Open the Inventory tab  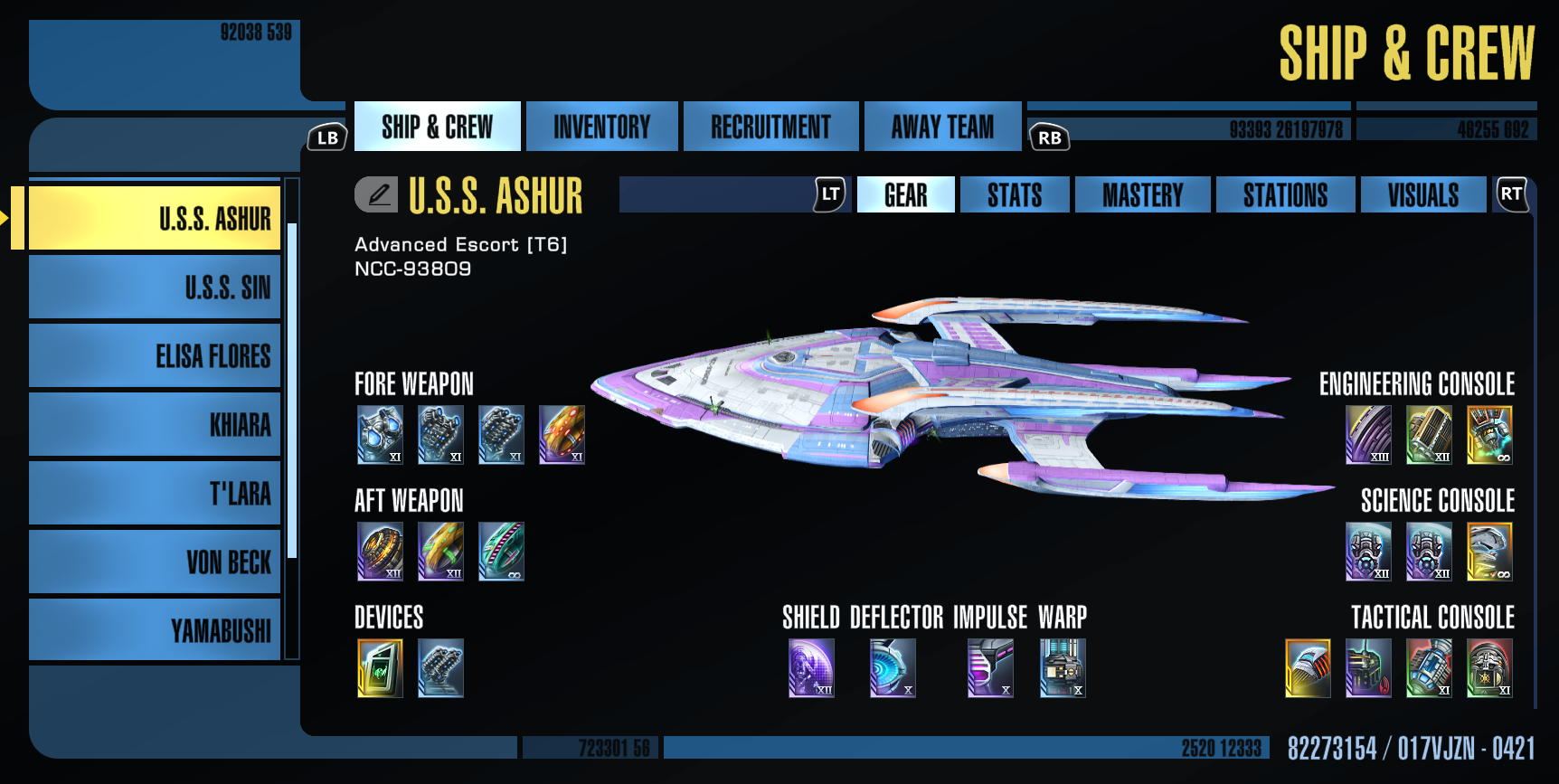[601, 127]
